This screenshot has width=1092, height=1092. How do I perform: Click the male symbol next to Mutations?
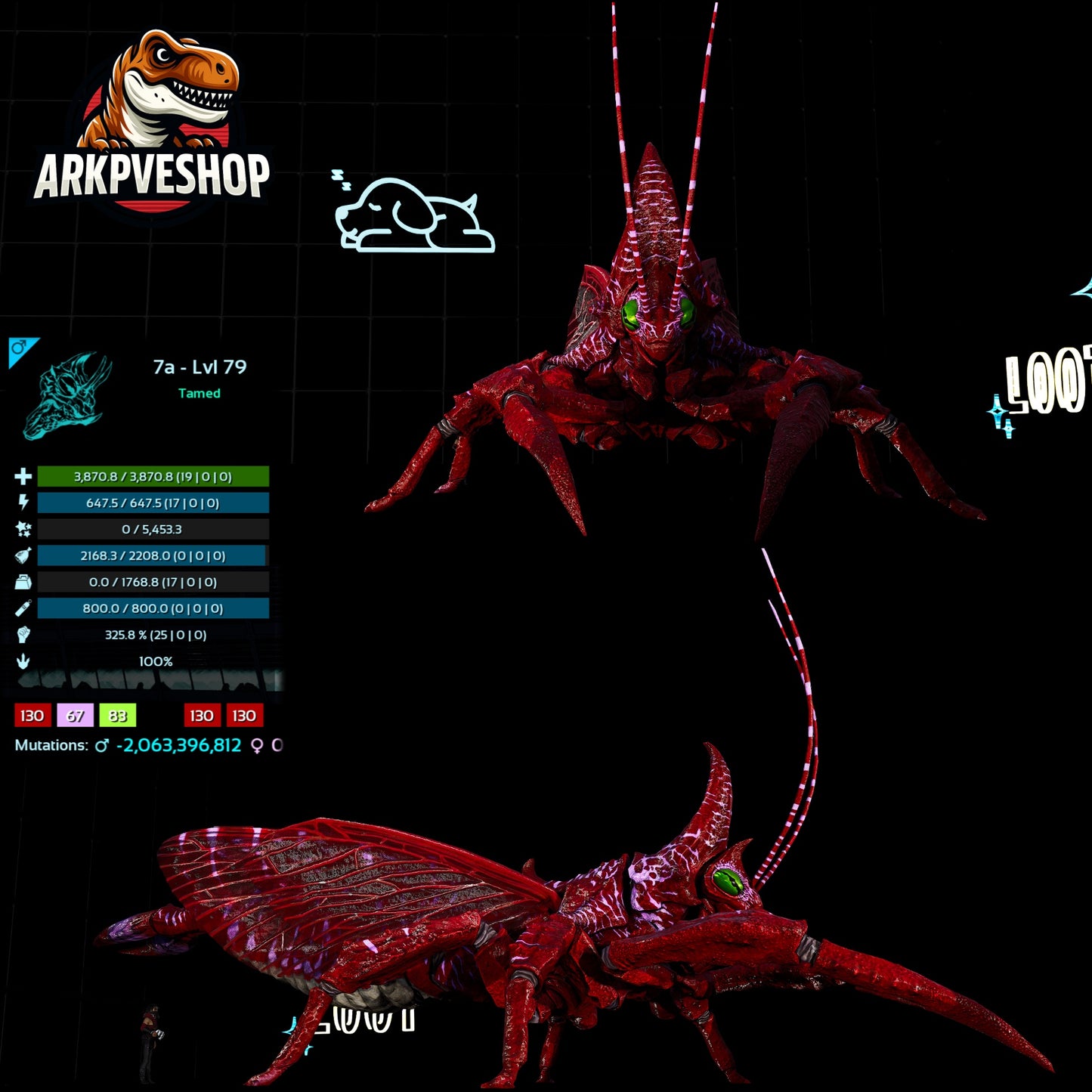pyautogui.click(x=101, y=744)
